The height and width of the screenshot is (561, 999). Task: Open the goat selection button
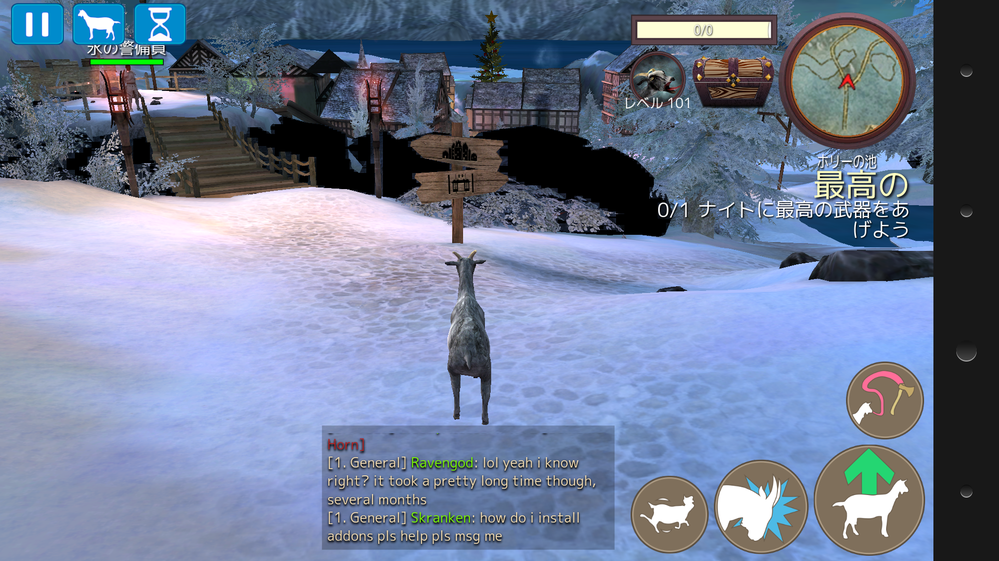[x=98, y=24]
